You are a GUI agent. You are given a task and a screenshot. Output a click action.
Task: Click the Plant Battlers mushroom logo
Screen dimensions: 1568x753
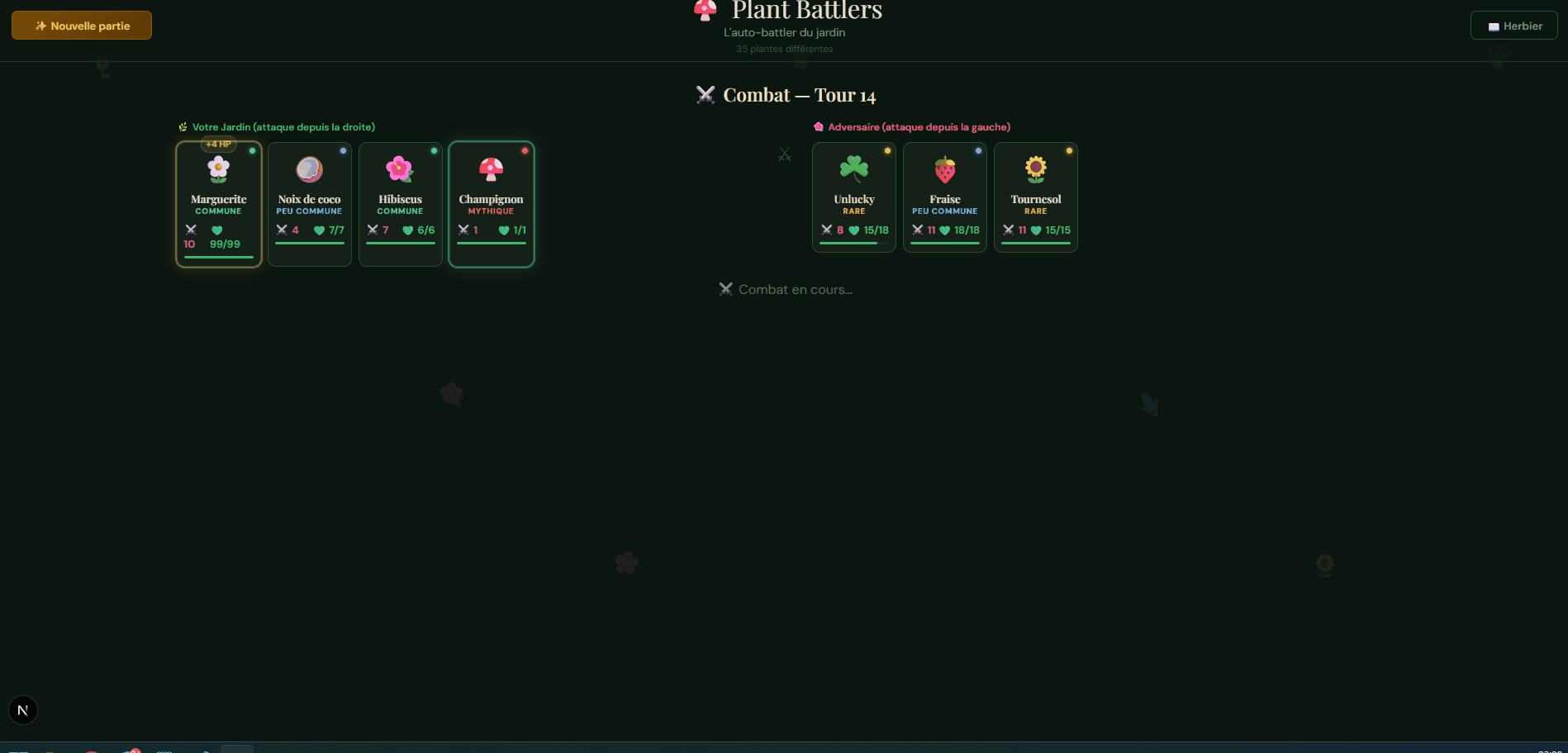pyautogui.click(x=704, y=11)
